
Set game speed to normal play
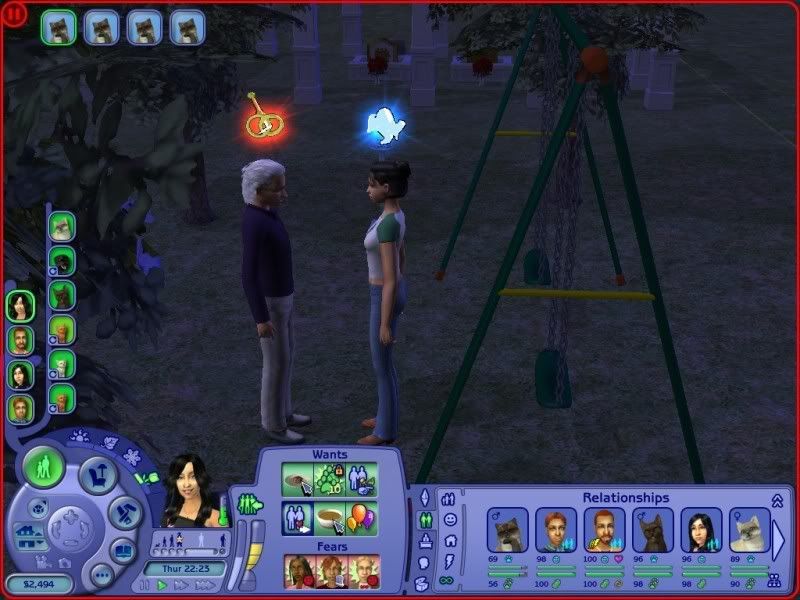pyautogui.click(x=163, y=585)
